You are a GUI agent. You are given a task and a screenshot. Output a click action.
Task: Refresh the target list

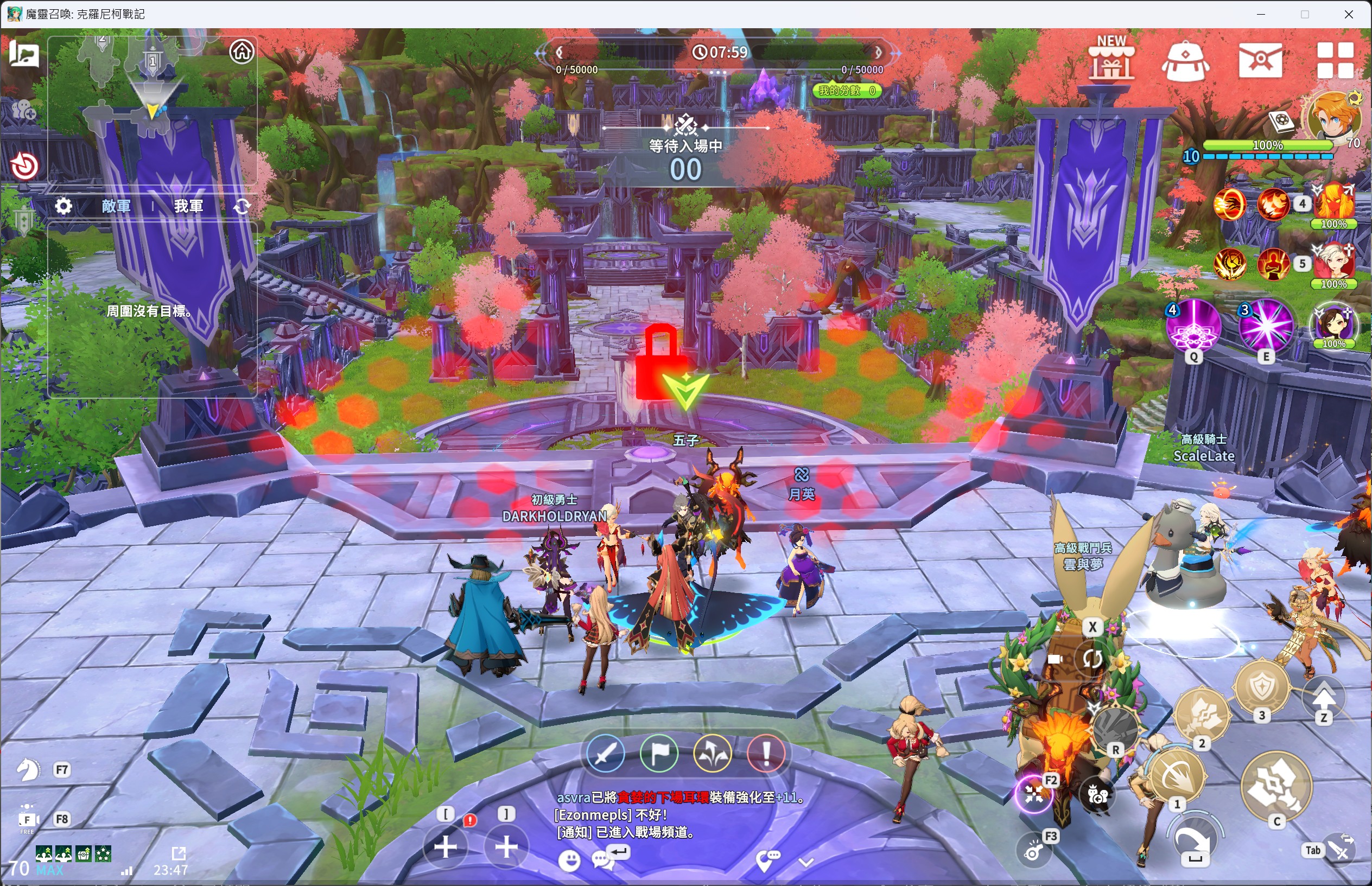pyautogui.click(x=242, y=206)
